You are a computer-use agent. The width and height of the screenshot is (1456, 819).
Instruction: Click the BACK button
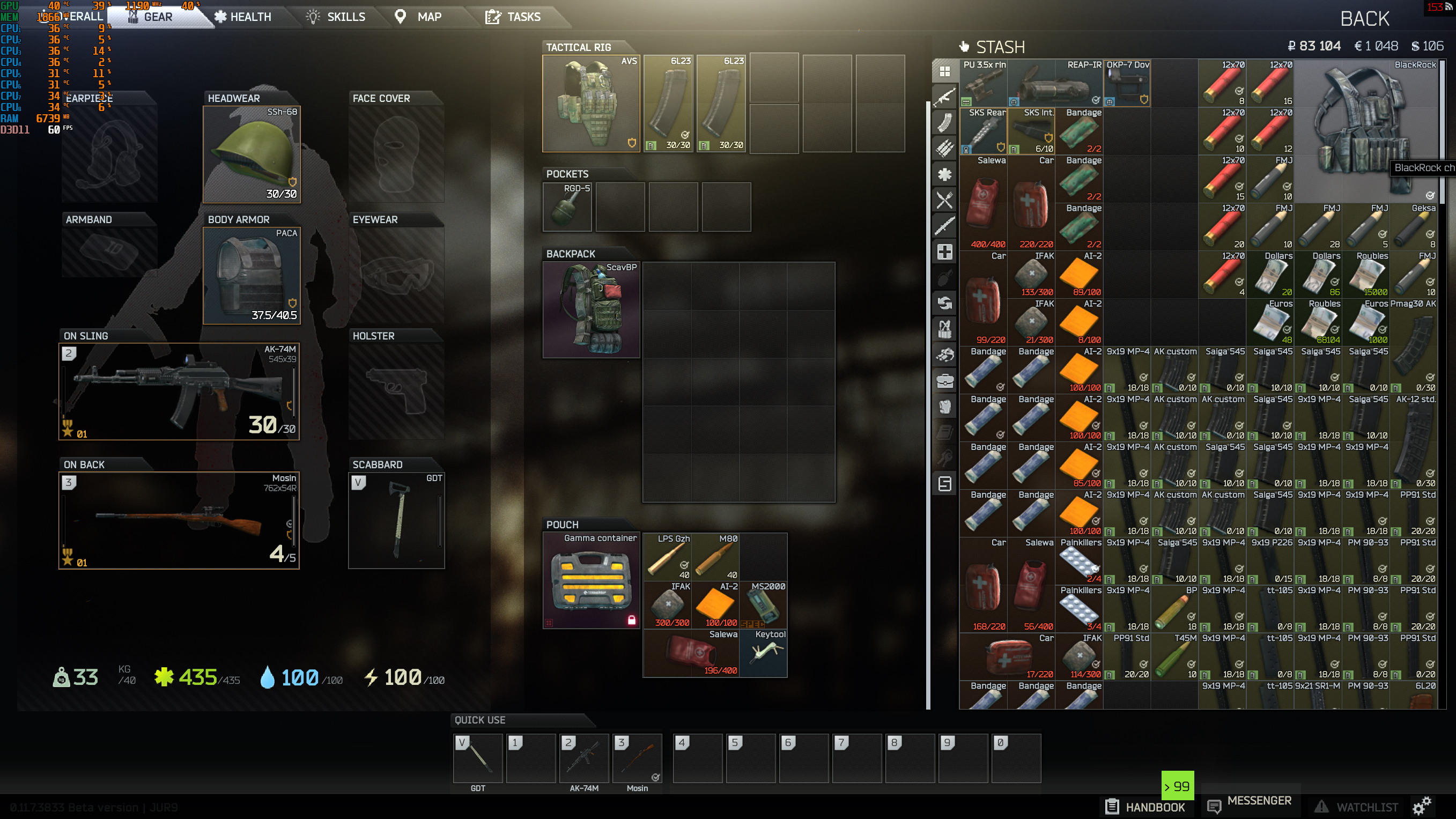tap(1365, 19)
